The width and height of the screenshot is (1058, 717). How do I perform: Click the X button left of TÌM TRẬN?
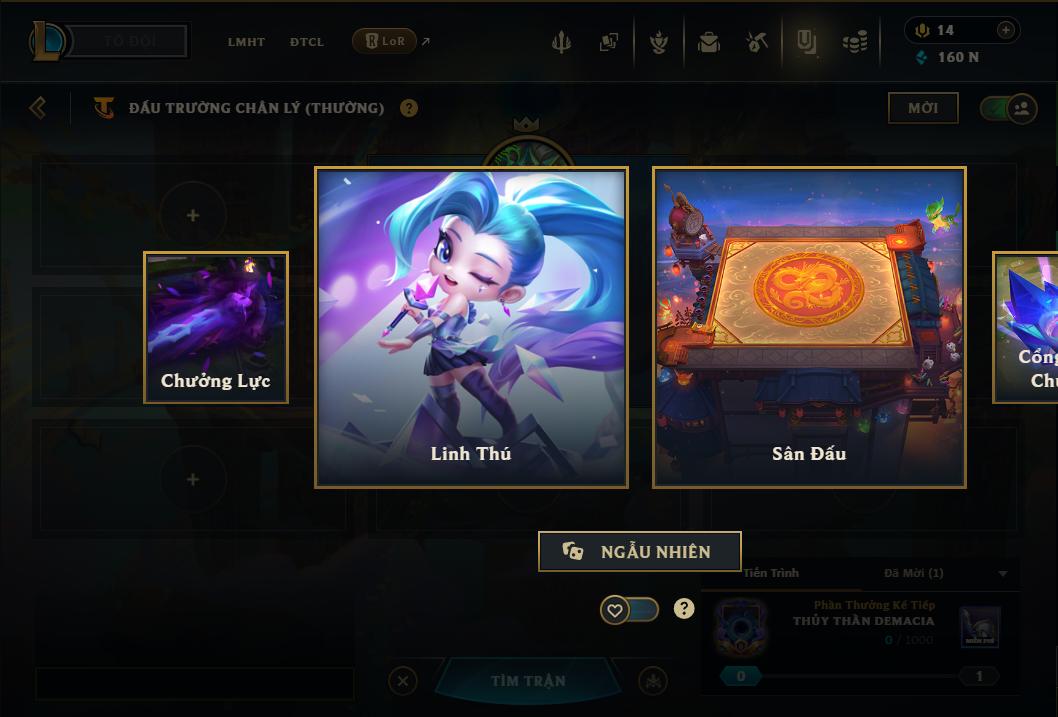pos(403,681)
